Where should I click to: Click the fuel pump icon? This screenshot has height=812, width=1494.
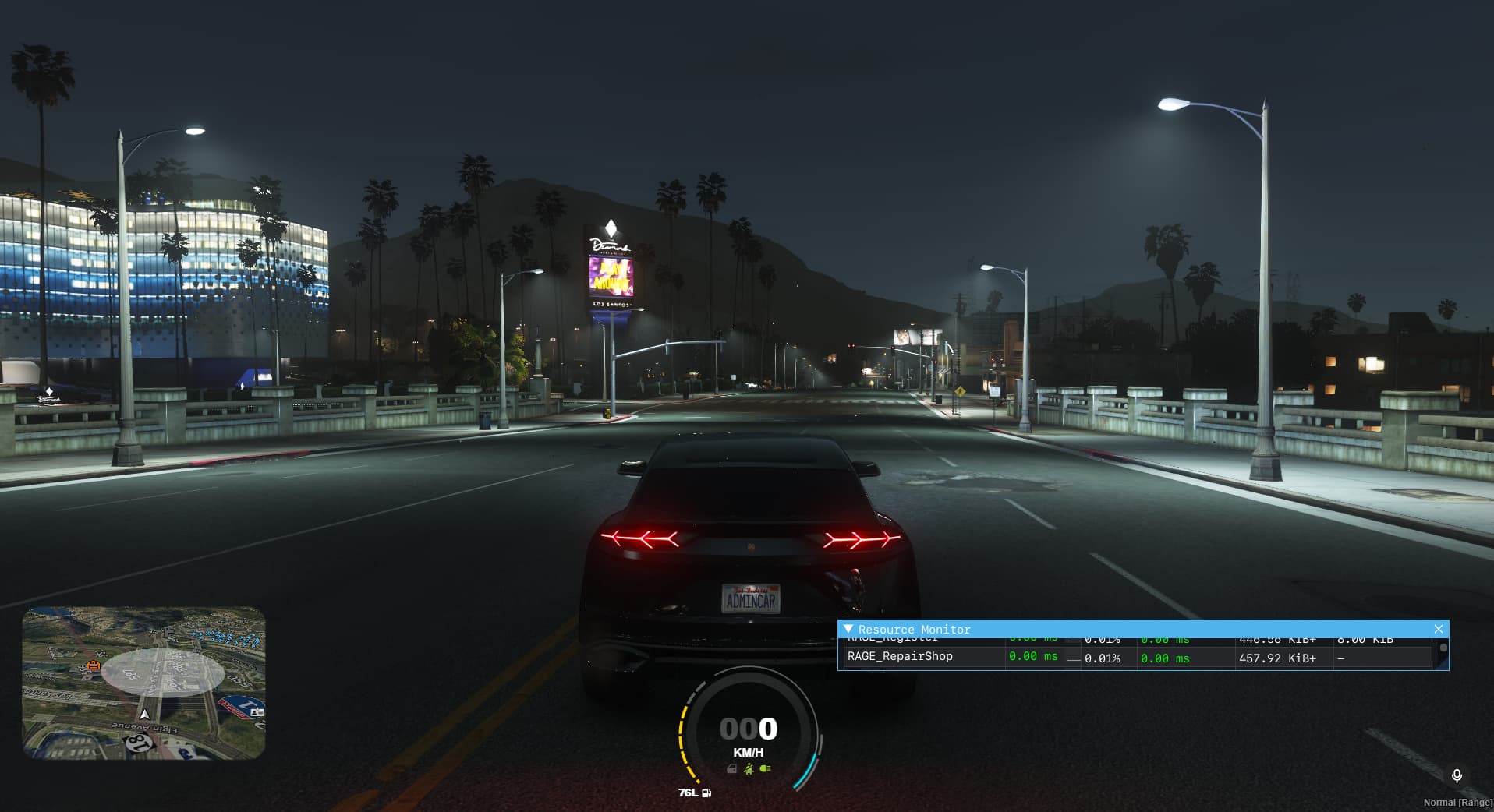[x=706, y=793]
